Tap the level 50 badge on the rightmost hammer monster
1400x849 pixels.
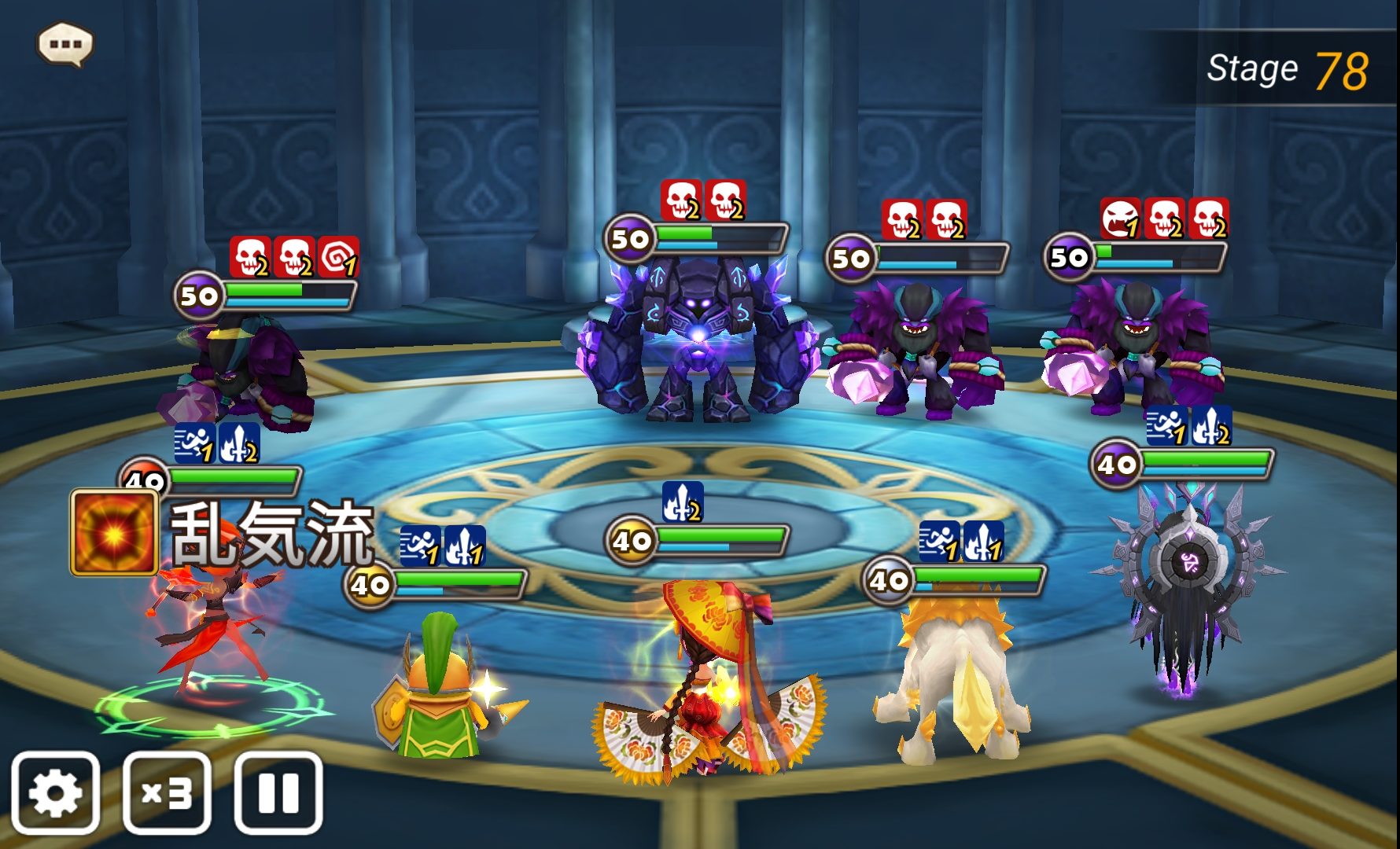1070,256
